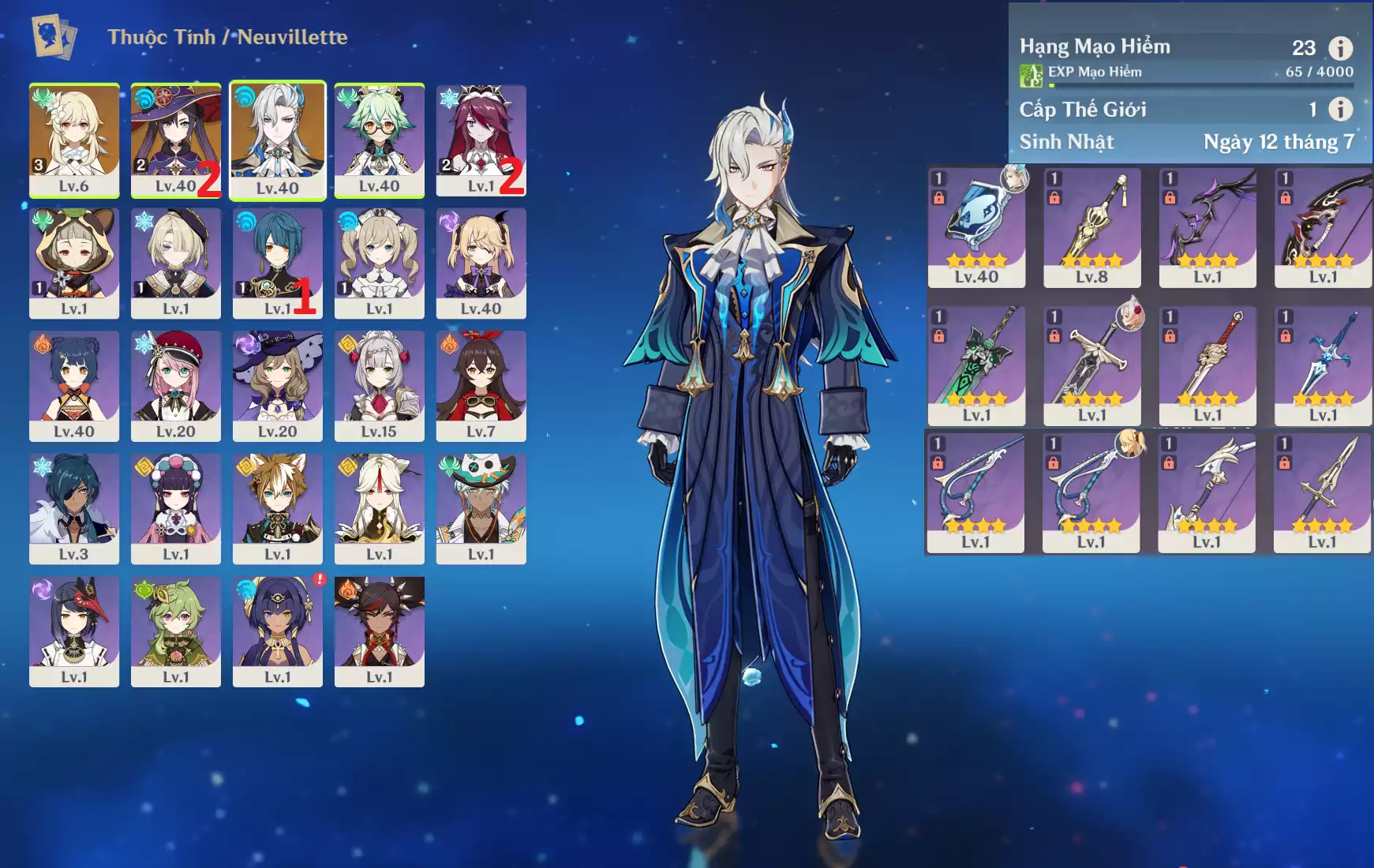Select Candace's card with red alert badge
The image size is (1374, 868).
tap(277, 630)
